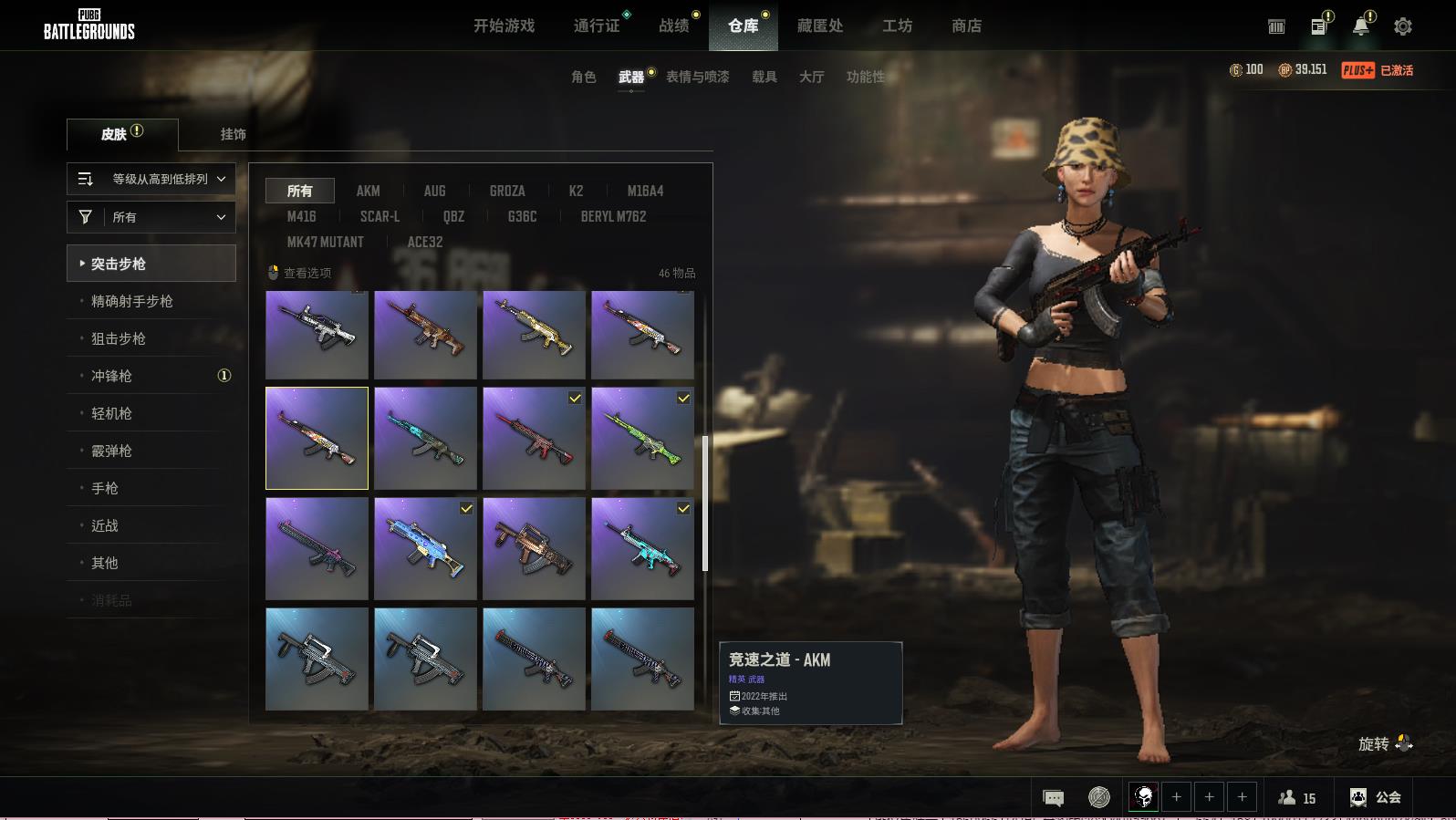Viewport: 1456px width, 820px height.
Task: Select the 手枪 category
Action: tap(105, 488)
